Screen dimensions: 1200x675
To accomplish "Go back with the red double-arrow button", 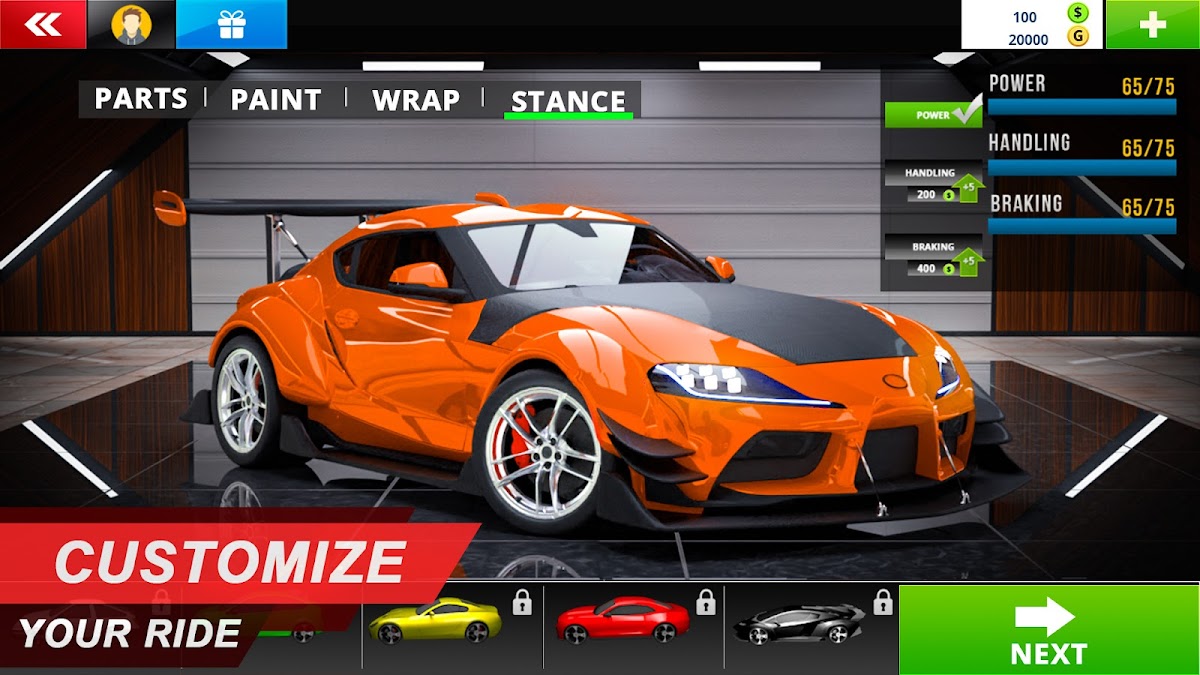I will (x=42, y=24).
